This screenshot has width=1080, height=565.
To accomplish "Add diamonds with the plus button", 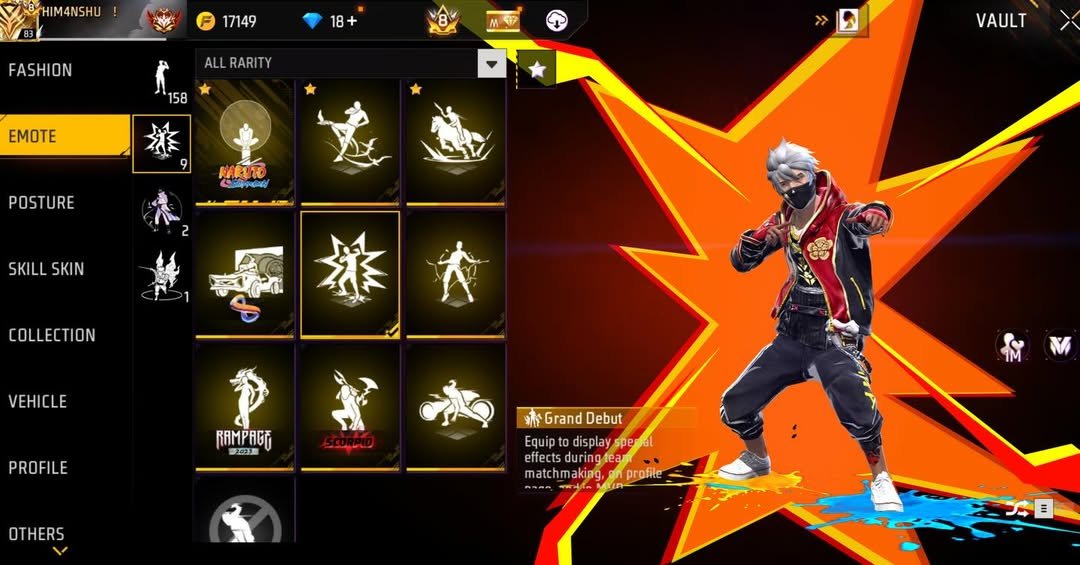I will pos(351,21).
